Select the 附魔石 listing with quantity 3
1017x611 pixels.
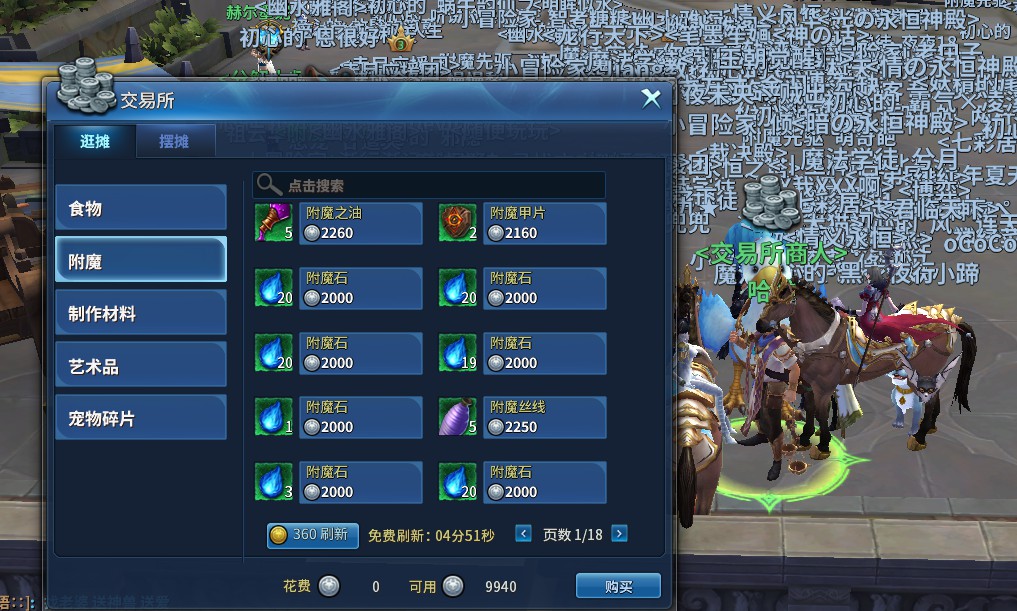338,482
